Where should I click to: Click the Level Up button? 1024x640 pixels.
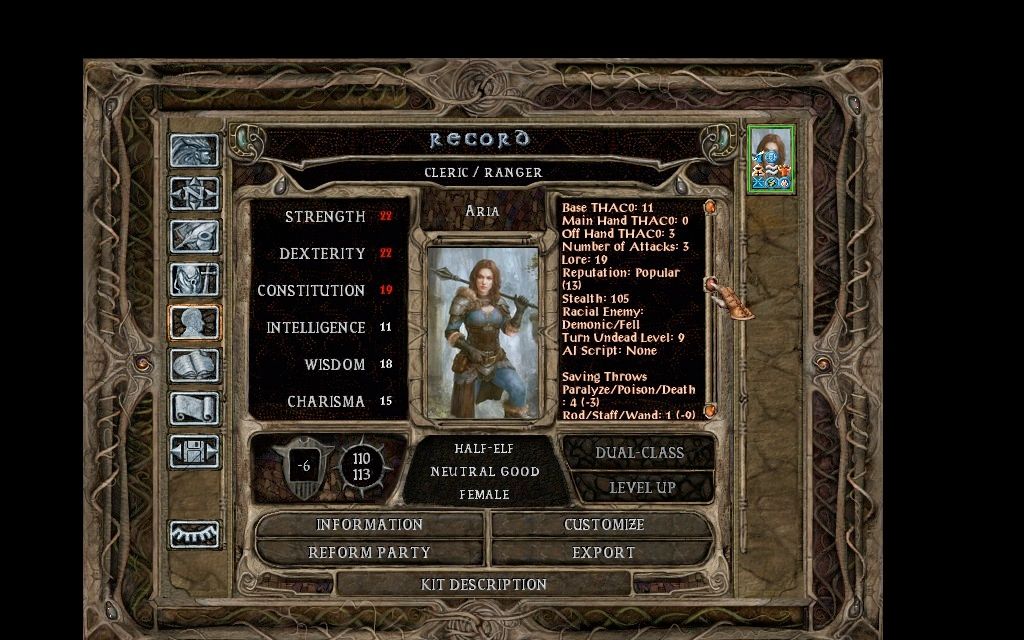(x=642, y=488)
